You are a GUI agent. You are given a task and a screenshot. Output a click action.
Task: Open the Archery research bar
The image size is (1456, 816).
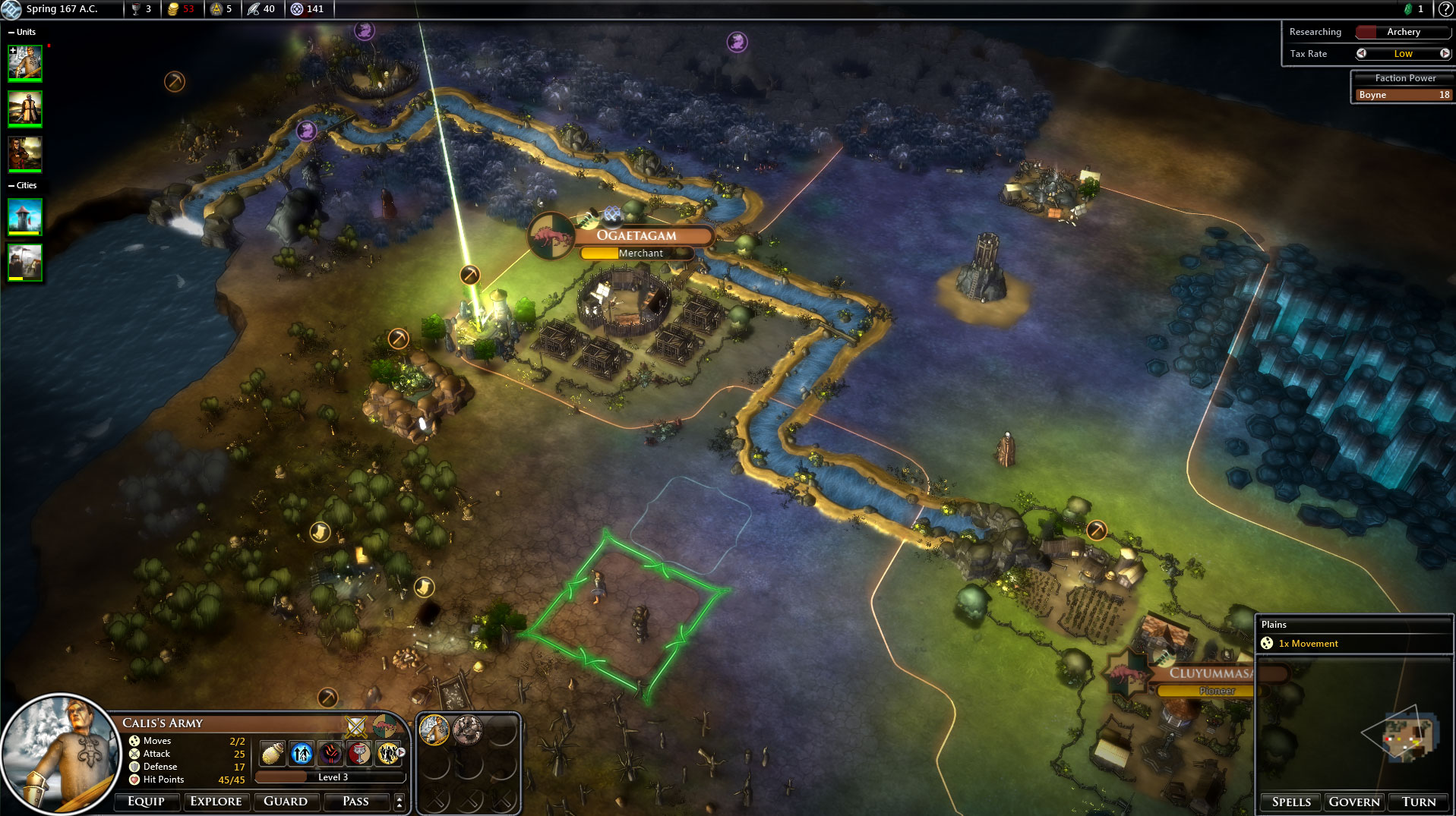tap(1403, 32)
